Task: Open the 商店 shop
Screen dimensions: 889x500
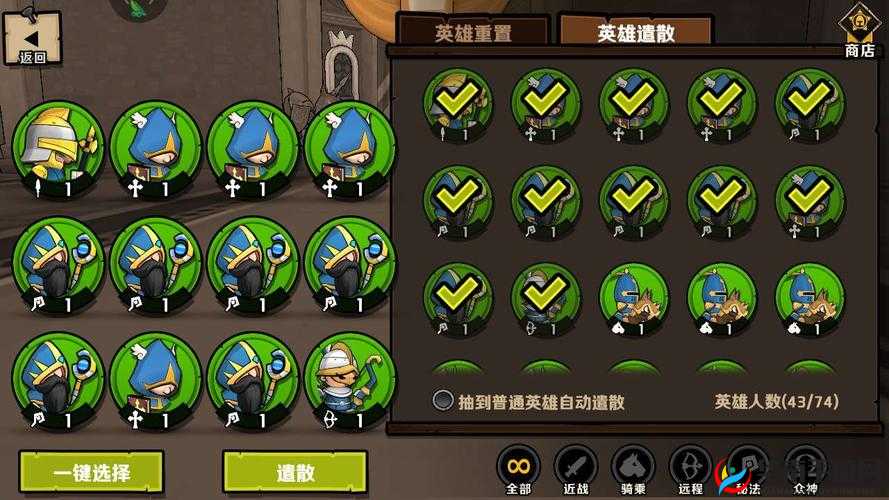Action: 859,30
